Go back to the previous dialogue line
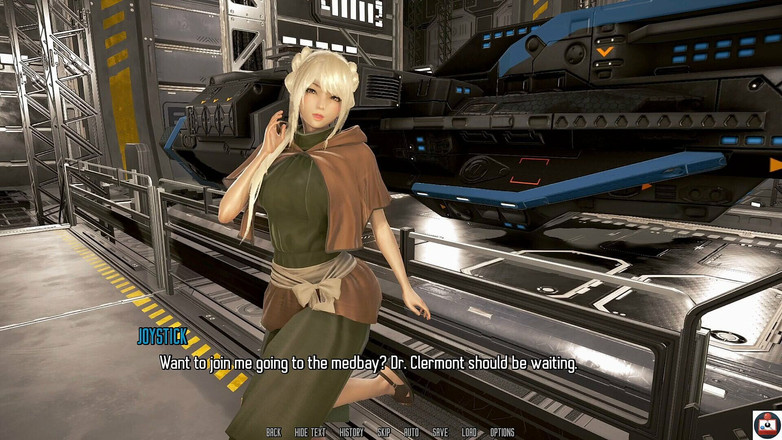 pos(273,433)
